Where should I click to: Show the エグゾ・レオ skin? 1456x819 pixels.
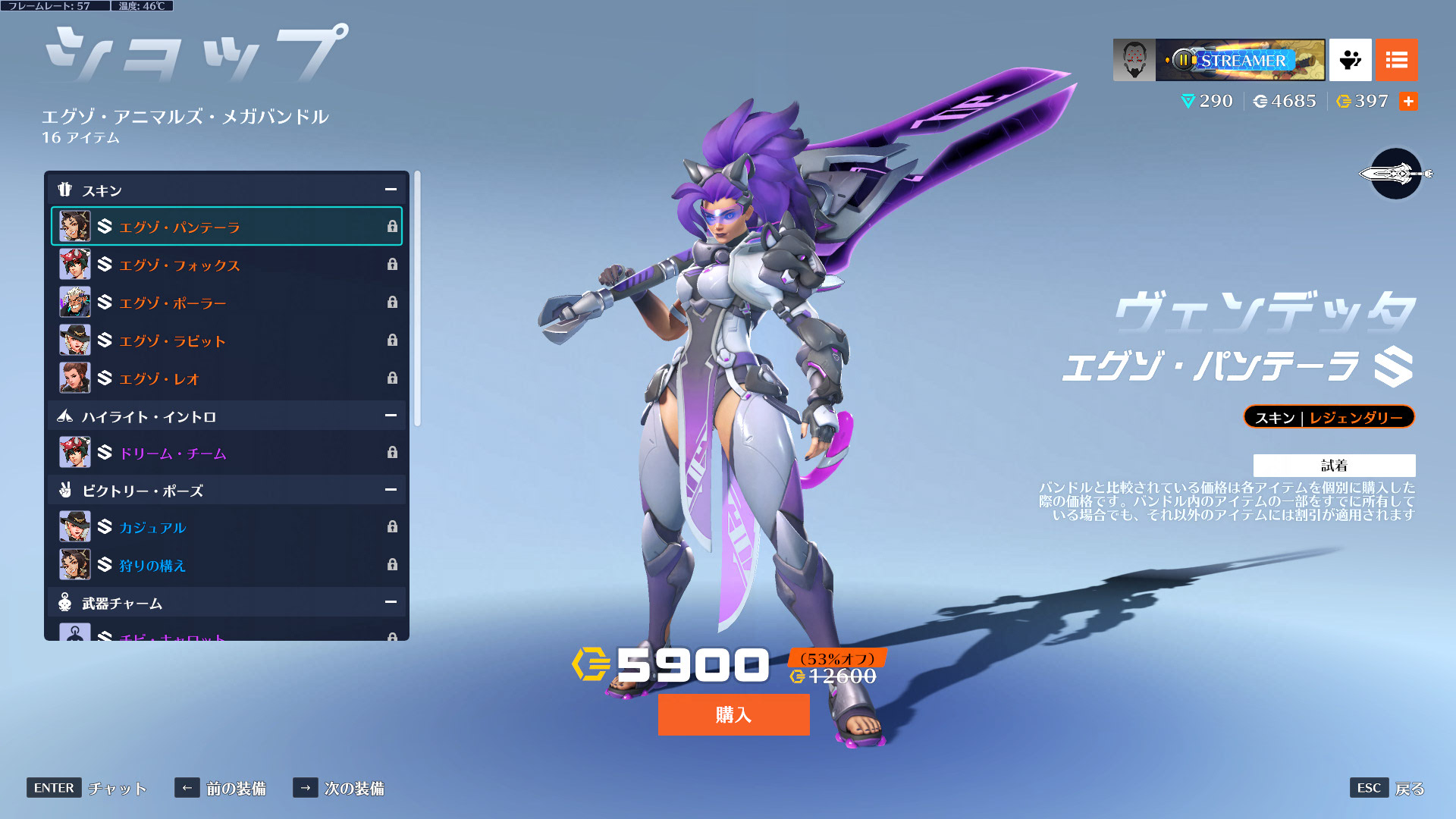click(x=226, y=378)
